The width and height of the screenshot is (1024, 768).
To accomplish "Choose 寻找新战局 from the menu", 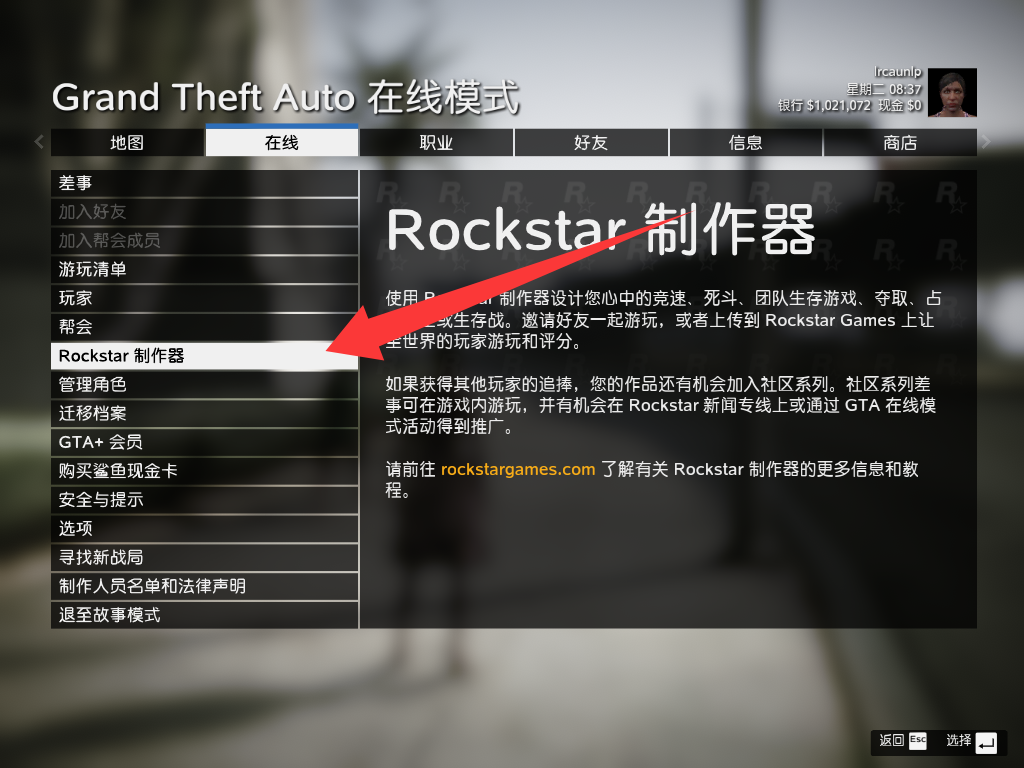I will pos(204,557).
